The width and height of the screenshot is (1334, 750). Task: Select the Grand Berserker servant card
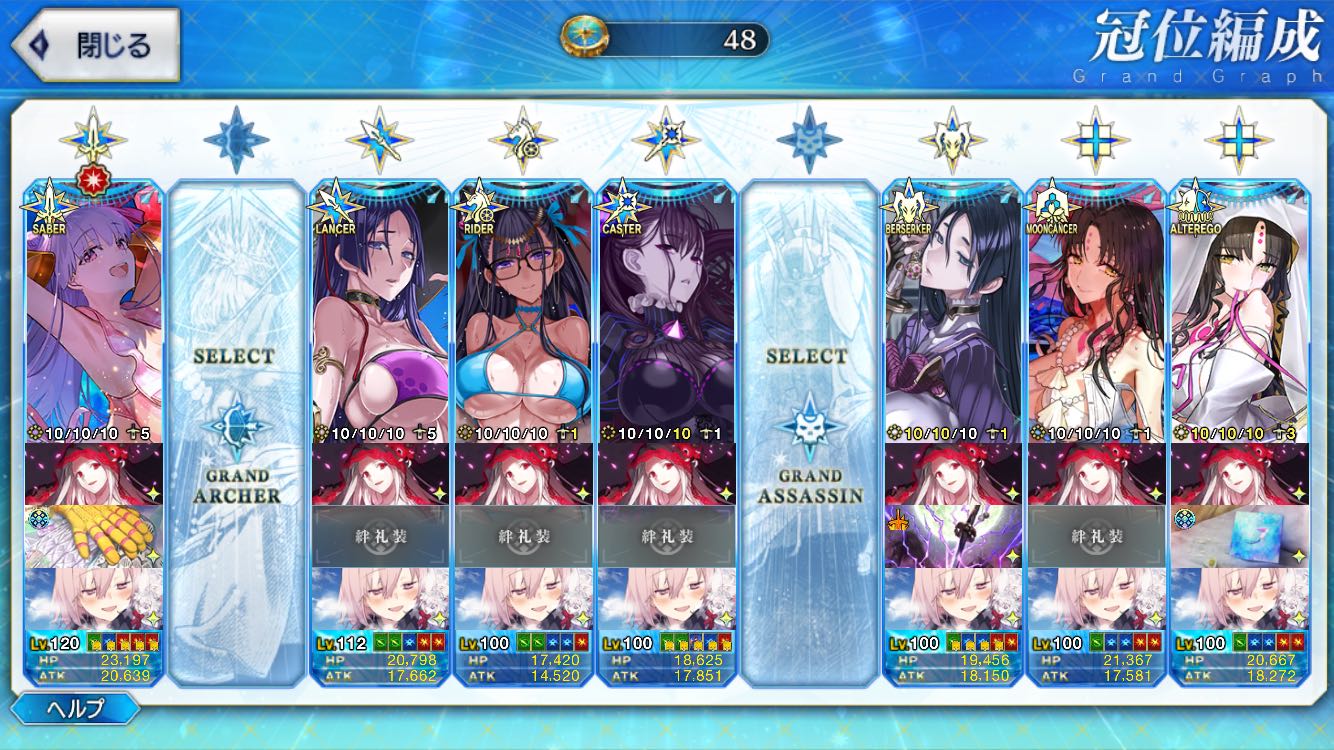point(952,310)
